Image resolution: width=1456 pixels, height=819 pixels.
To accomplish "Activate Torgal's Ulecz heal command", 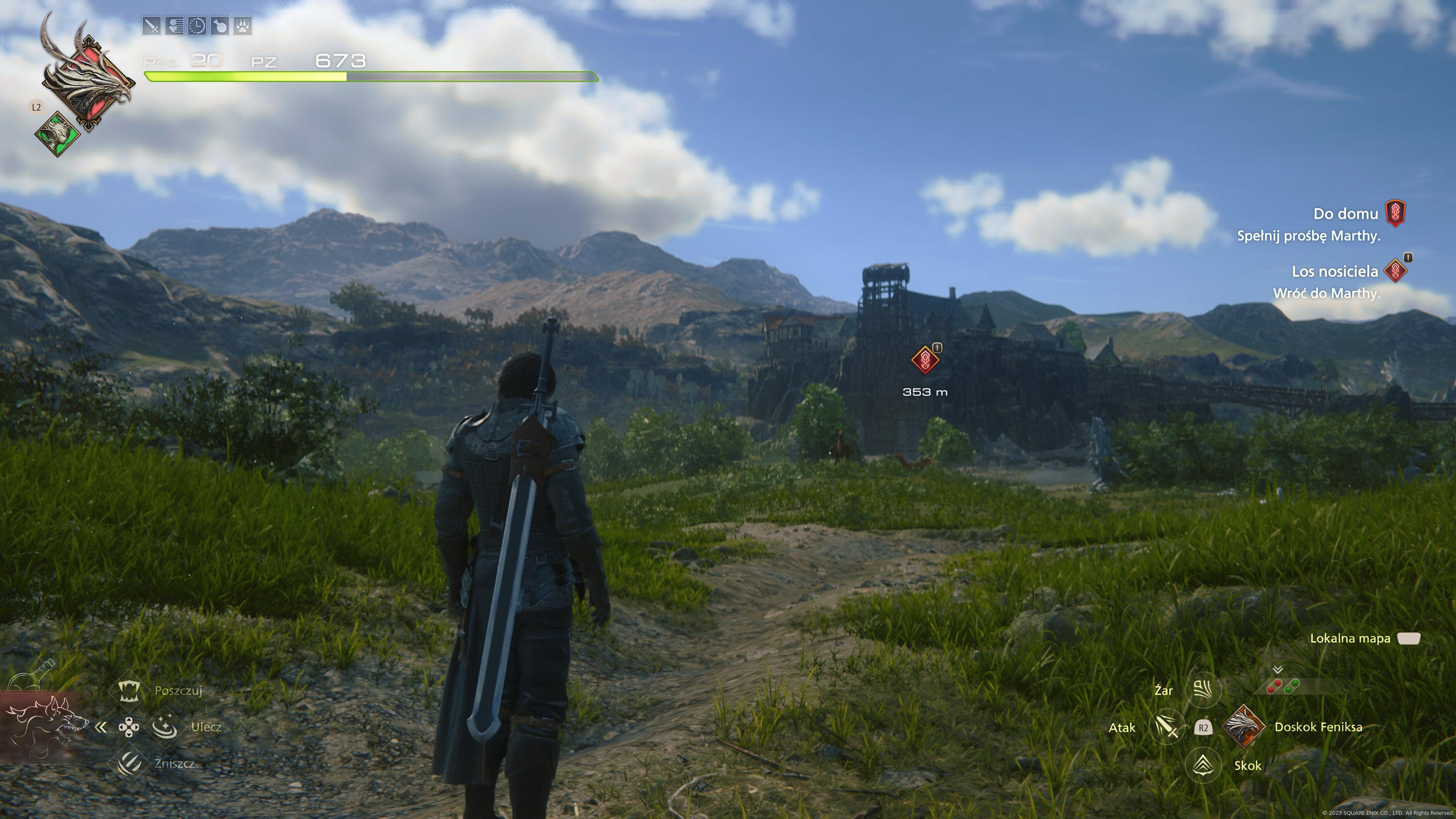I will 165,727.
